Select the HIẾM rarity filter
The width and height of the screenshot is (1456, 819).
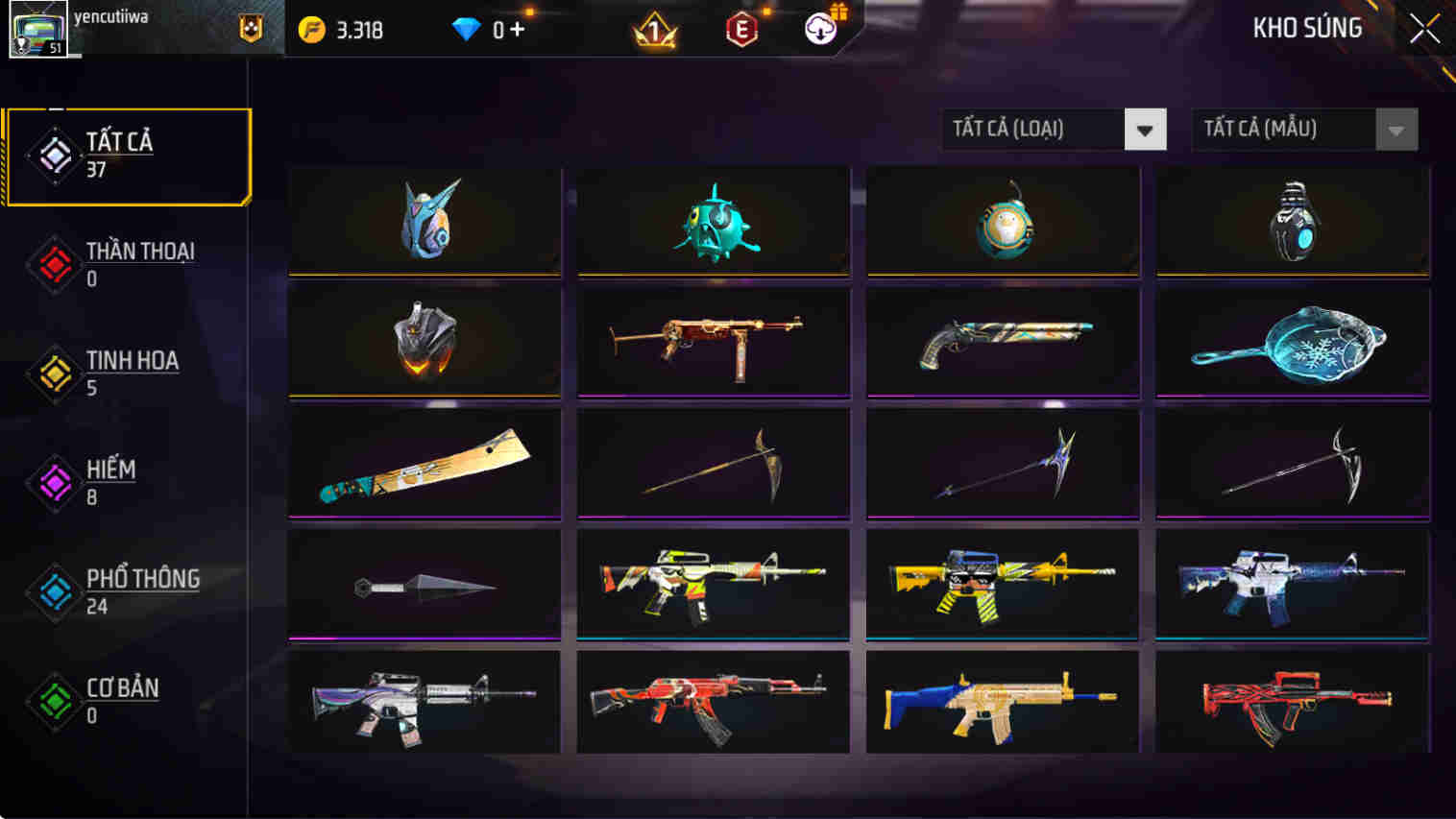(56, 484)
